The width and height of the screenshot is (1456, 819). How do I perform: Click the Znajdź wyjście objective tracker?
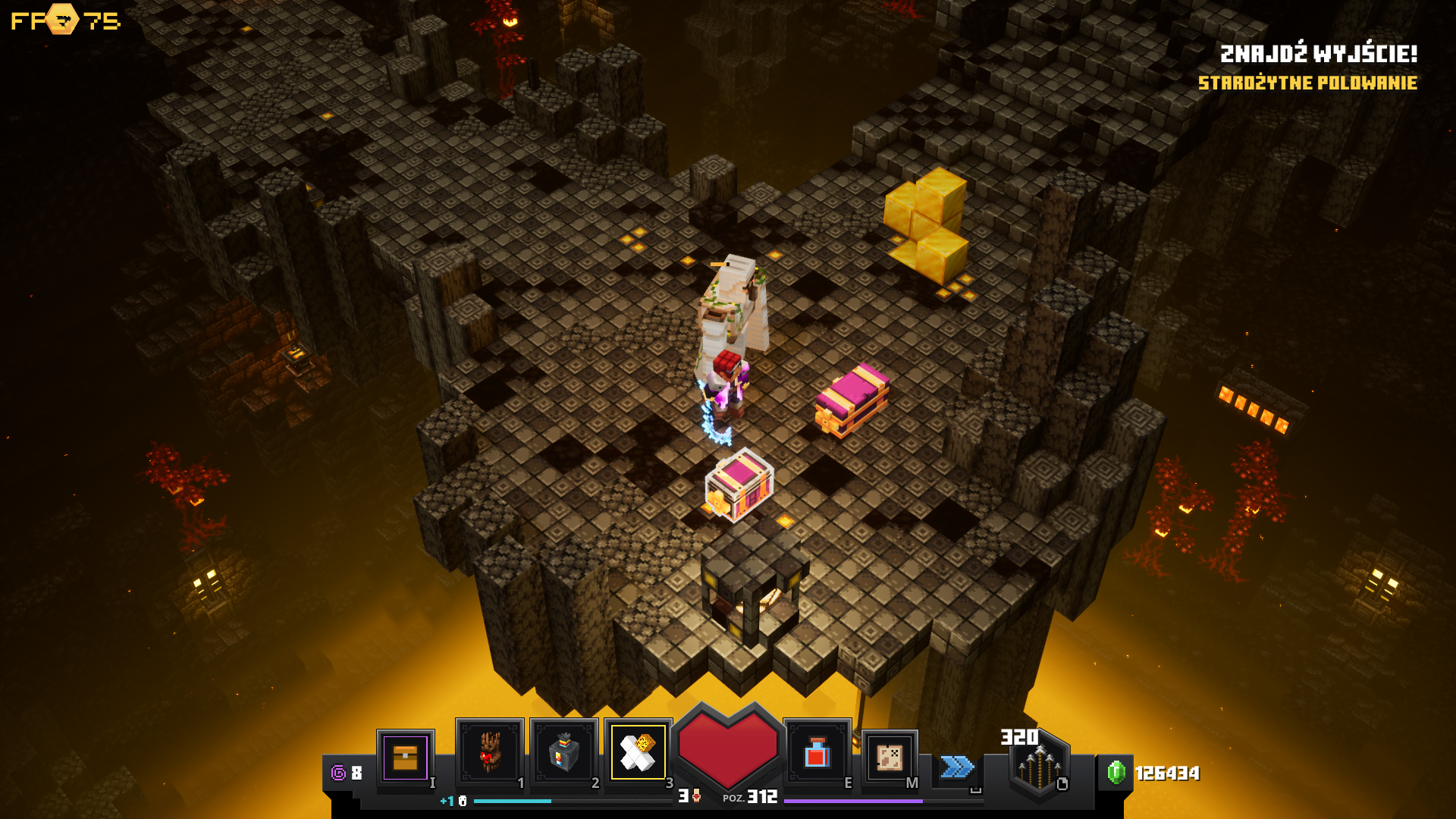[1318, 54]
